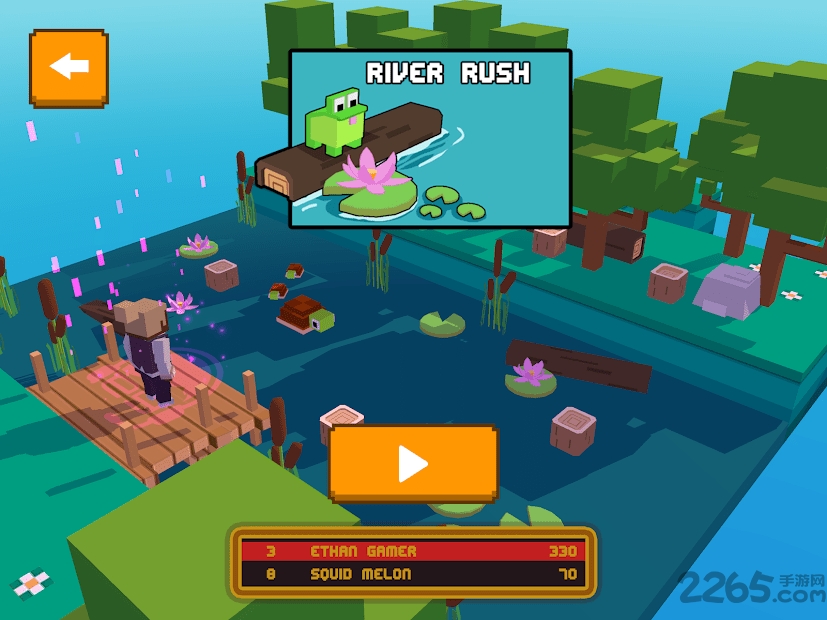Start the level with the play button
827x620 pixels.
(413, 463)
